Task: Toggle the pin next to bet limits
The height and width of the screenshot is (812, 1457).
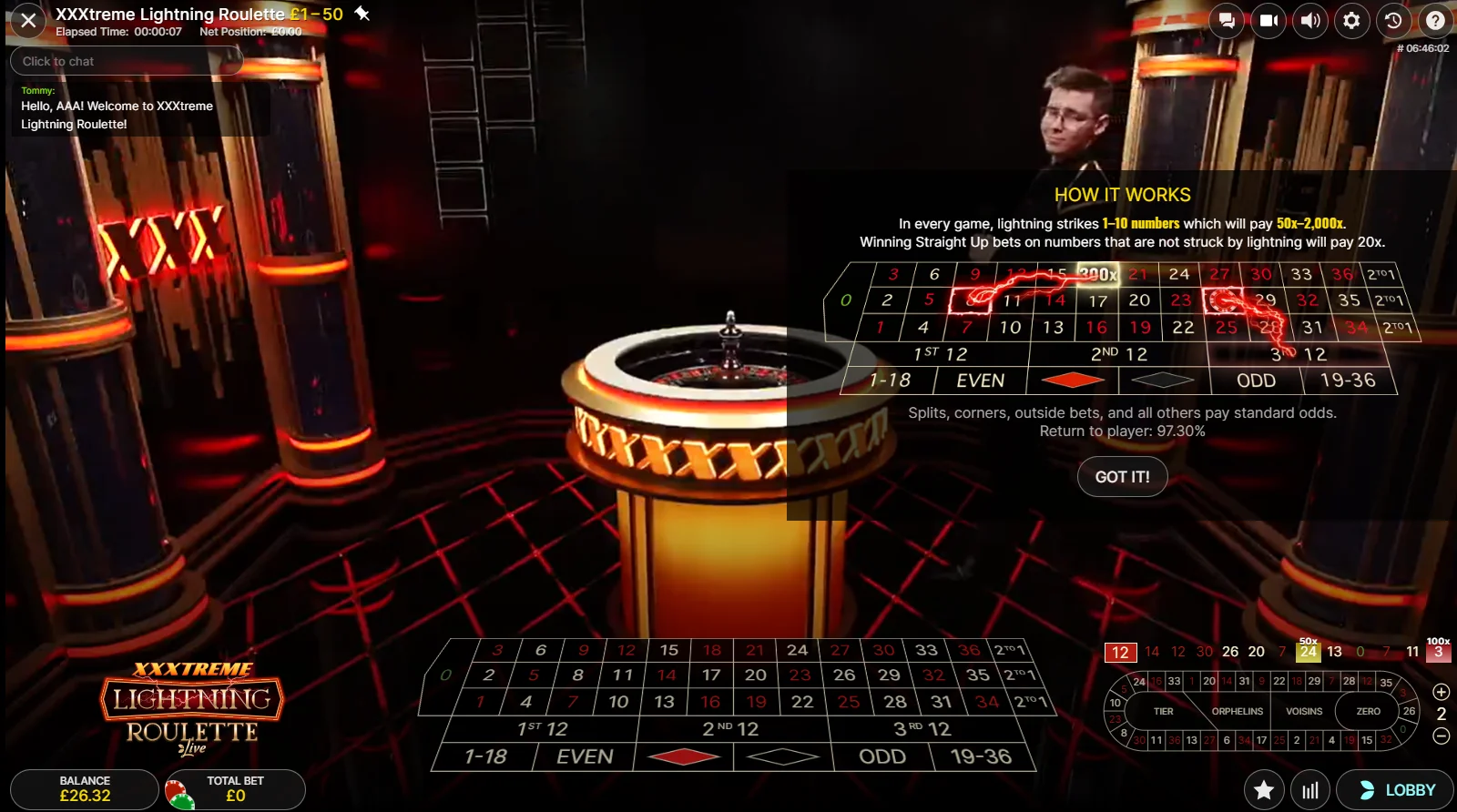Action: point(363,14)
